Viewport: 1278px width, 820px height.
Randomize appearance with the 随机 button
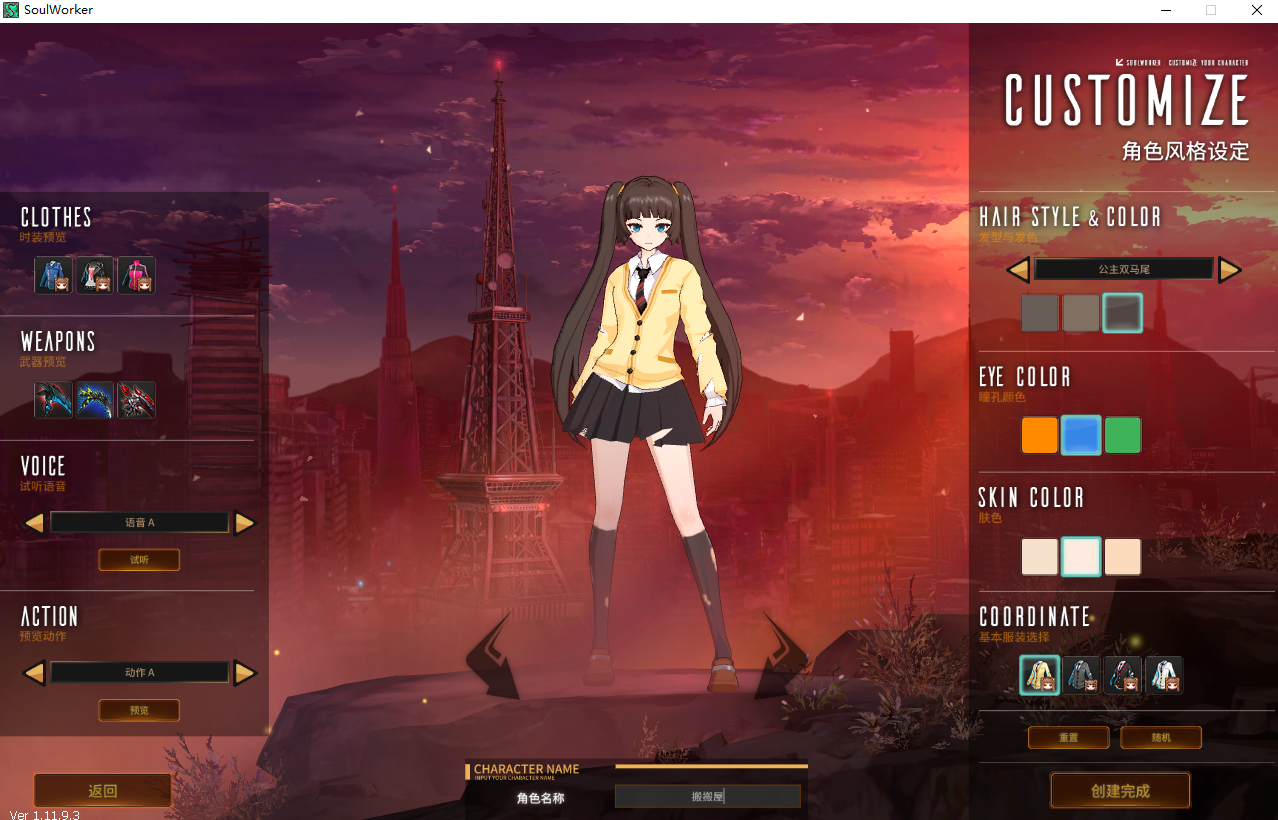tap(1160, 738)
